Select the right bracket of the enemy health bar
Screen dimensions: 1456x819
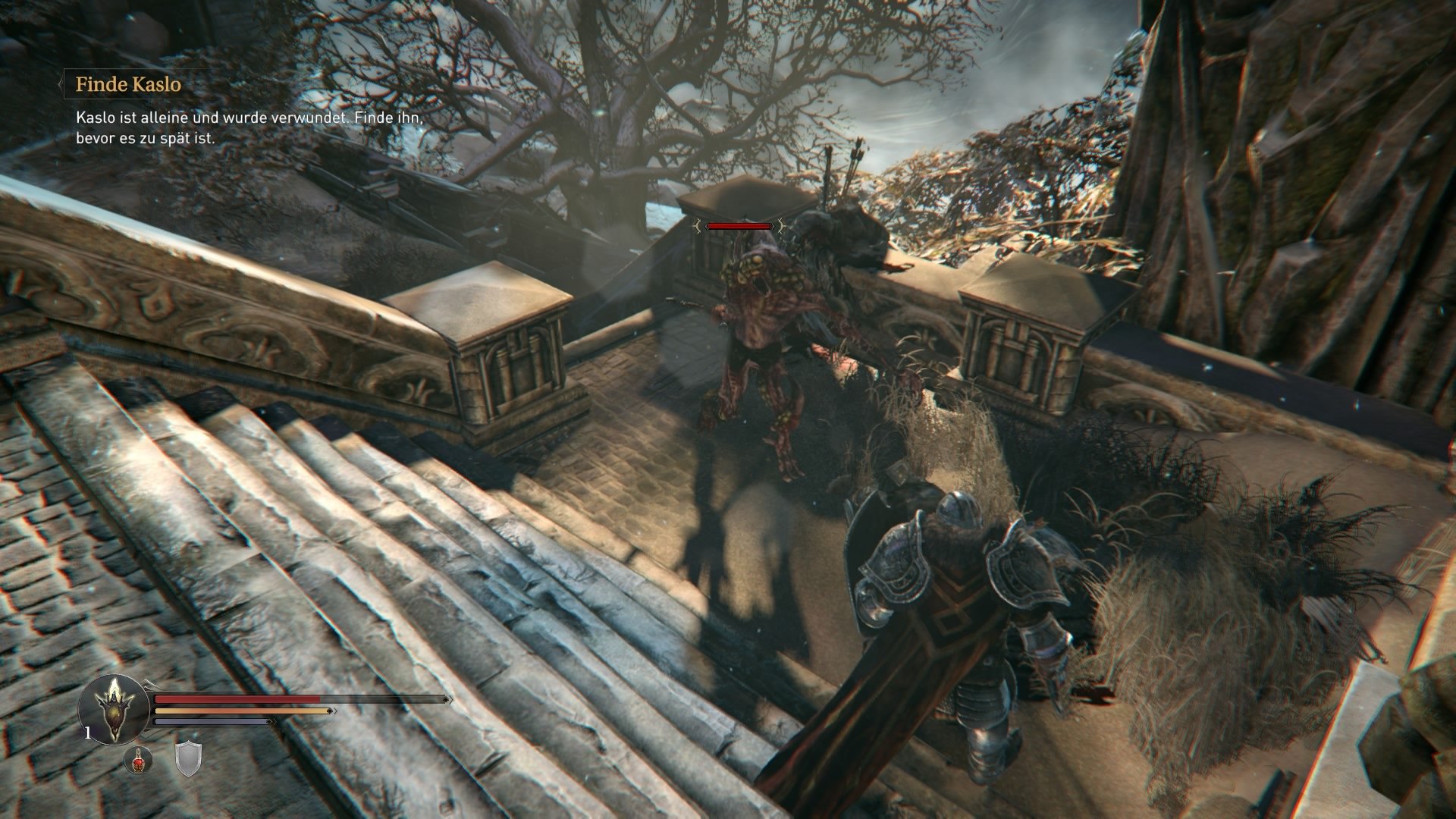click(780, 226)
